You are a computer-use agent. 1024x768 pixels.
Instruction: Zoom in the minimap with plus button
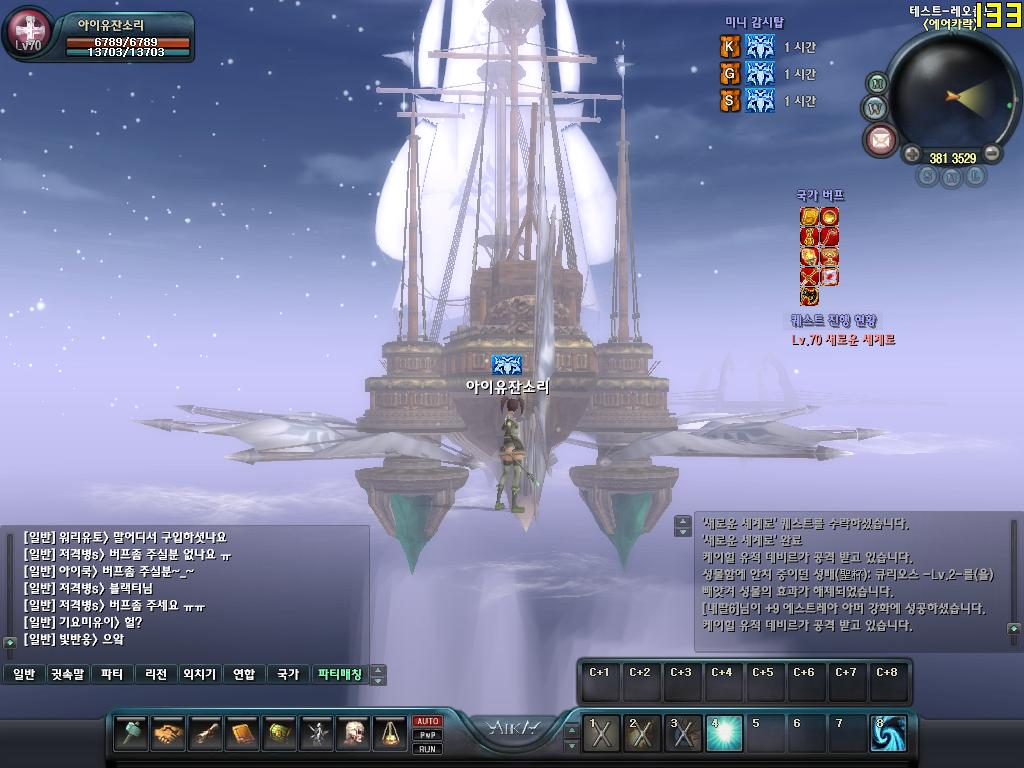[x=911, y=154]
